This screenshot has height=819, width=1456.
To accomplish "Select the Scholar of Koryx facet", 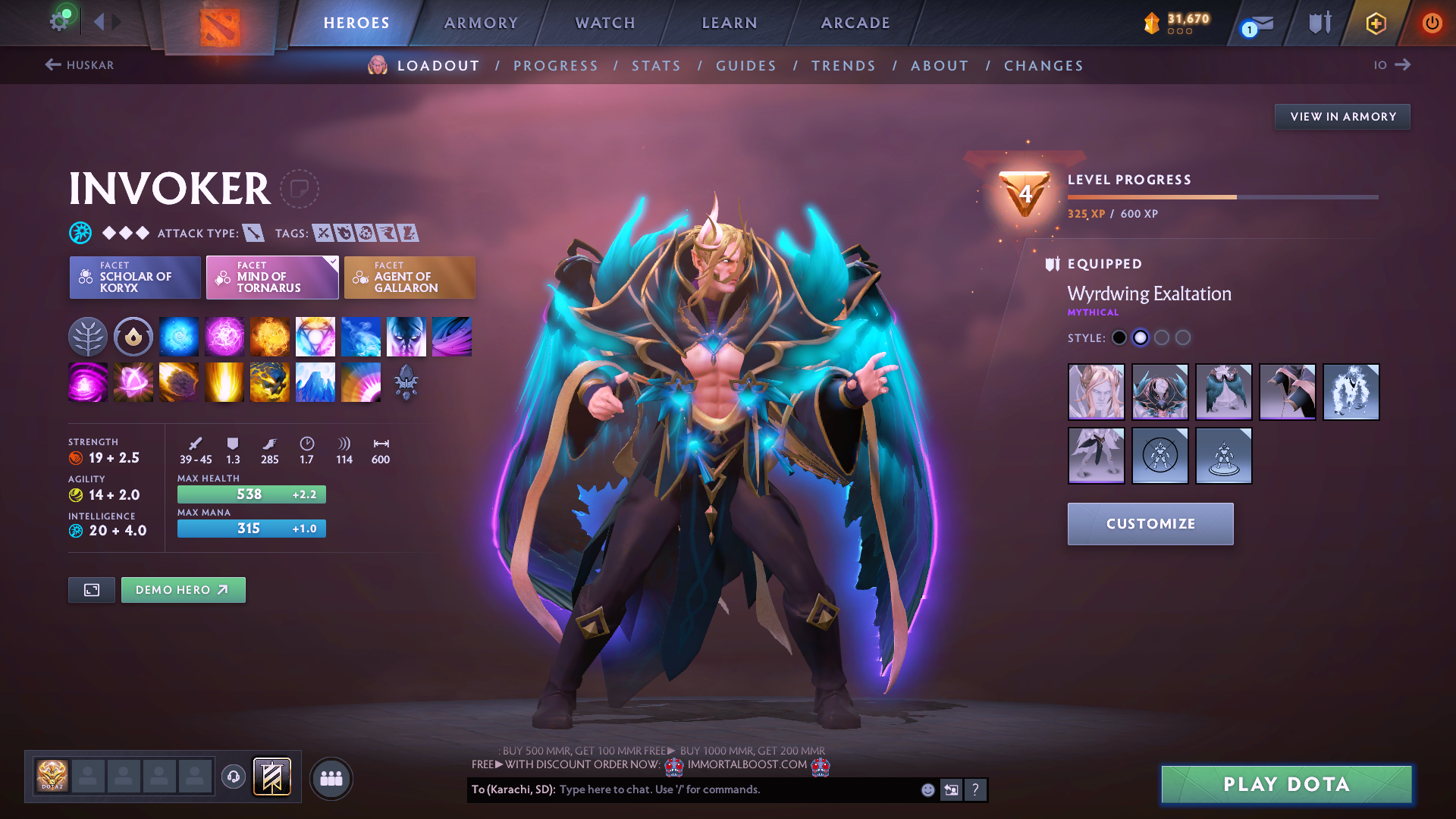I will (135, 278).
